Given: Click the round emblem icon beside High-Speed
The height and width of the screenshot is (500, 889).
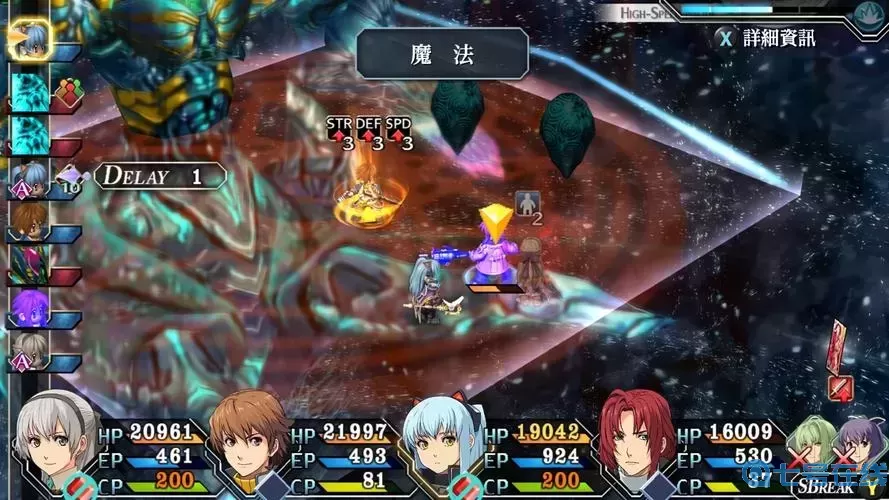Looking at the screenshot, I should [x=868, y=13].
